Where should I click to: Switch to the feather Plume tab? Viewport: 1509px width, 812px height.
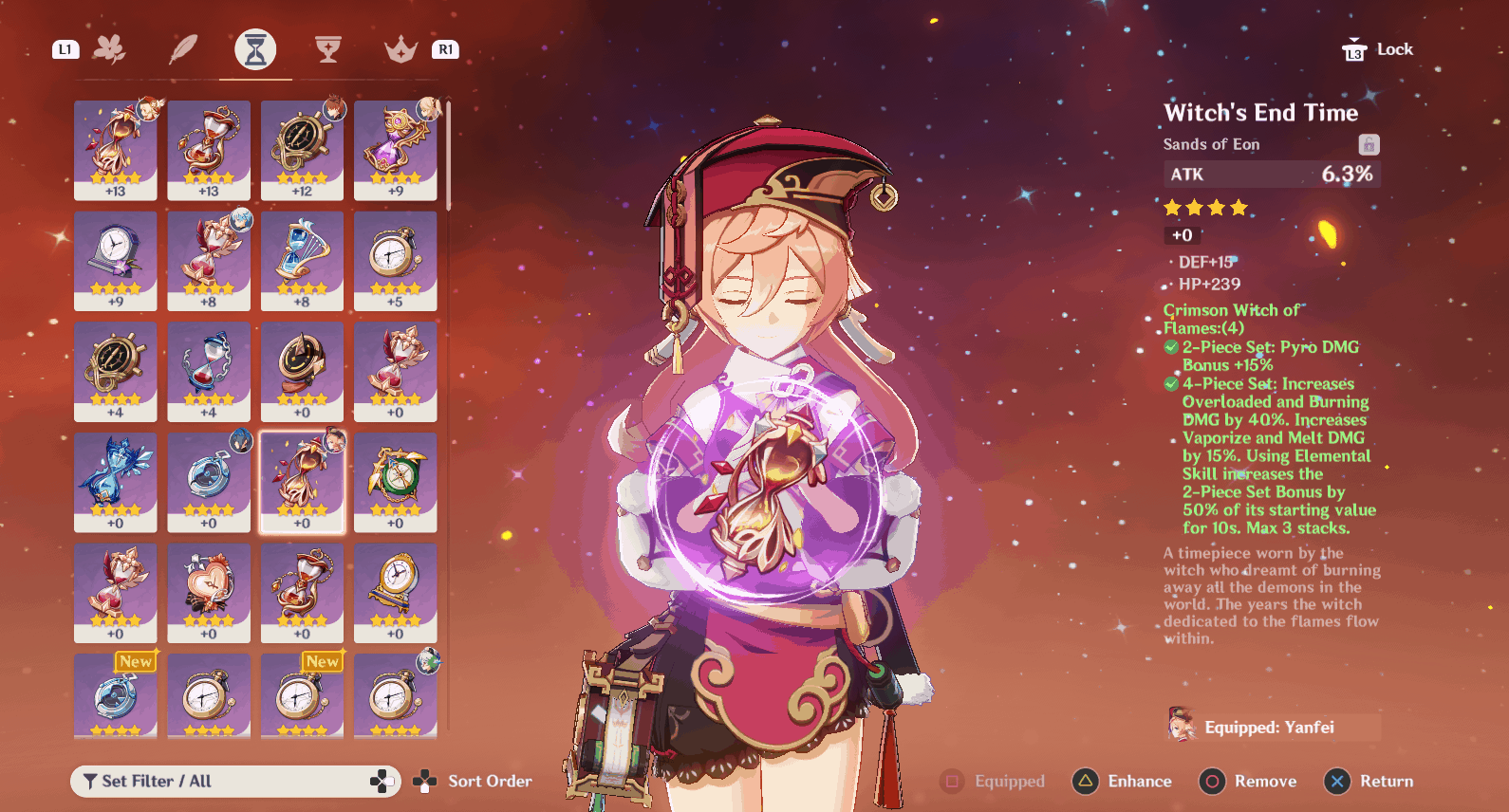coord(182,49)
